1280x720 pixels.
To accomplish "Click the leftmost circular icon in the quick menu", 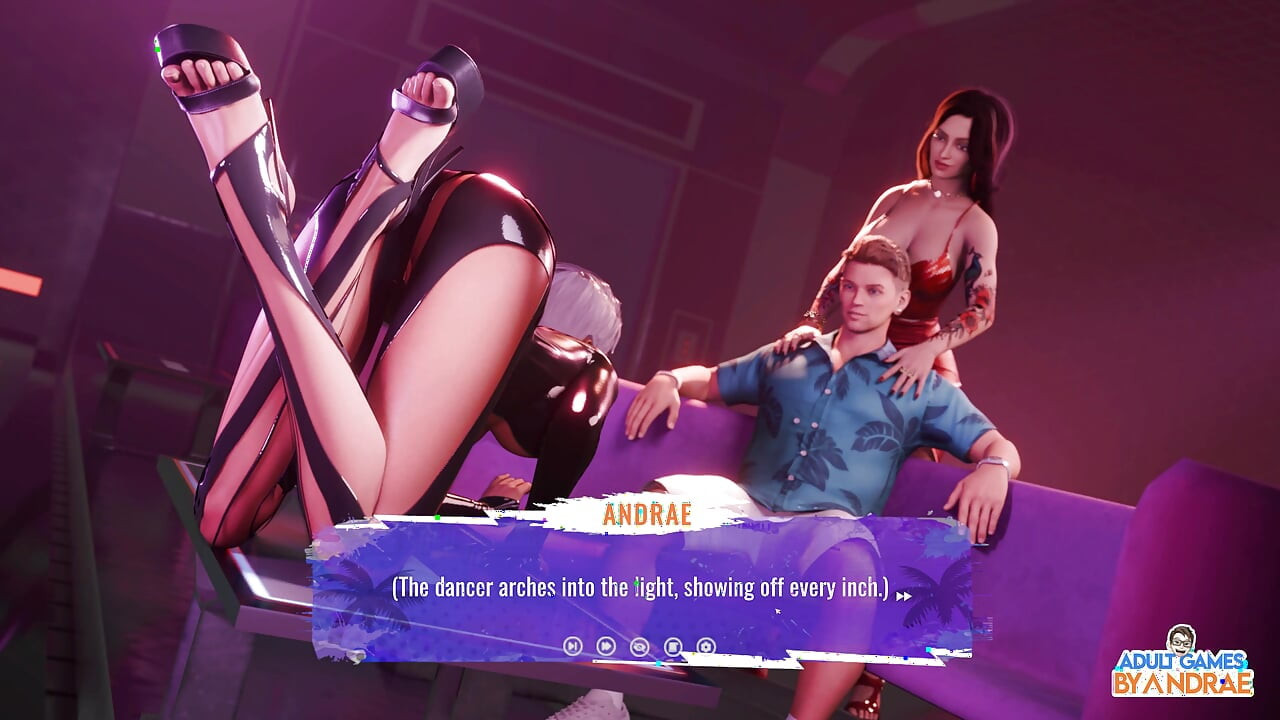I will 572,646.
